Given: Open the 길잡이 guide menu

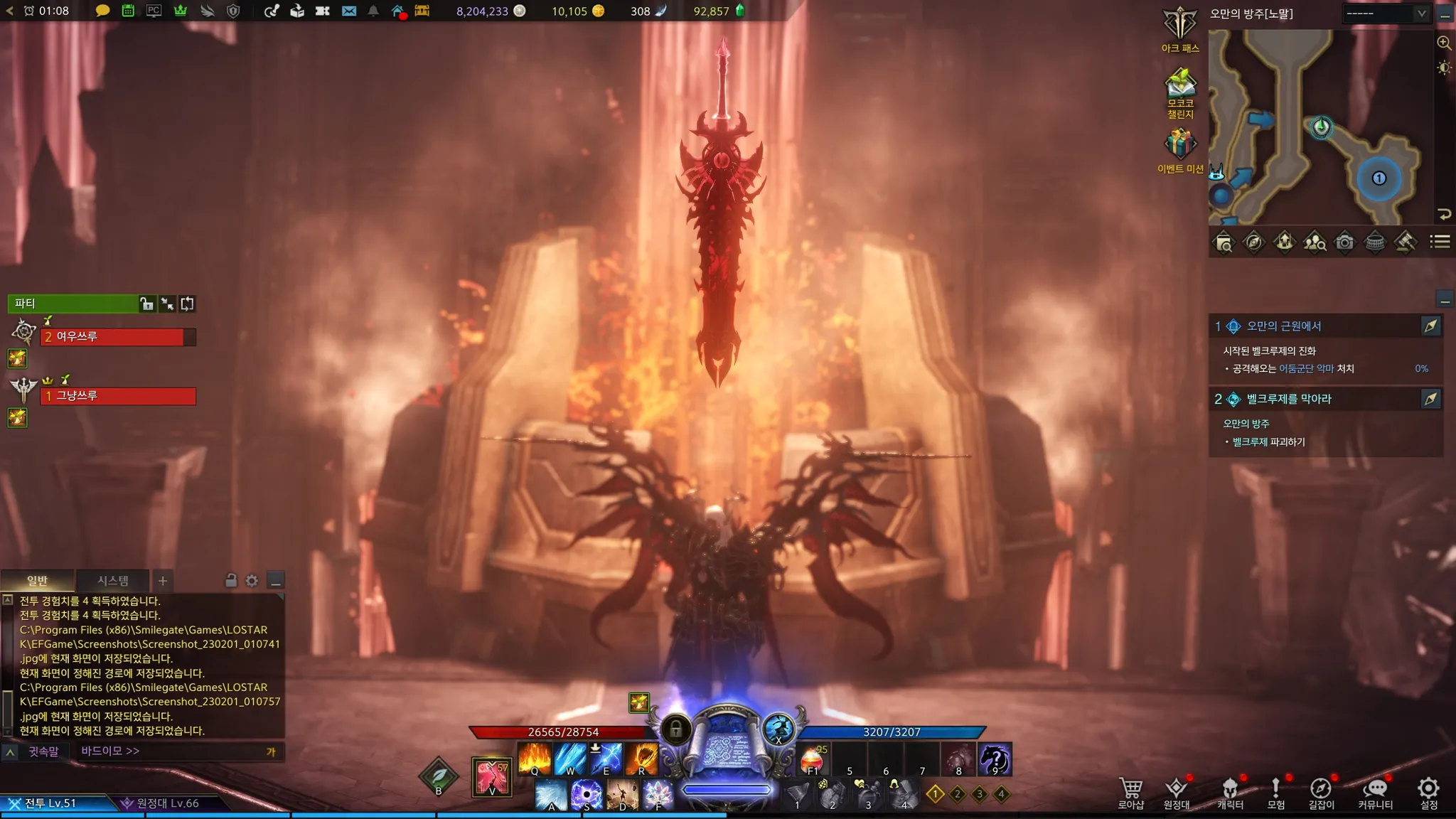Looking at the screenshot, I should (1321, 792).
